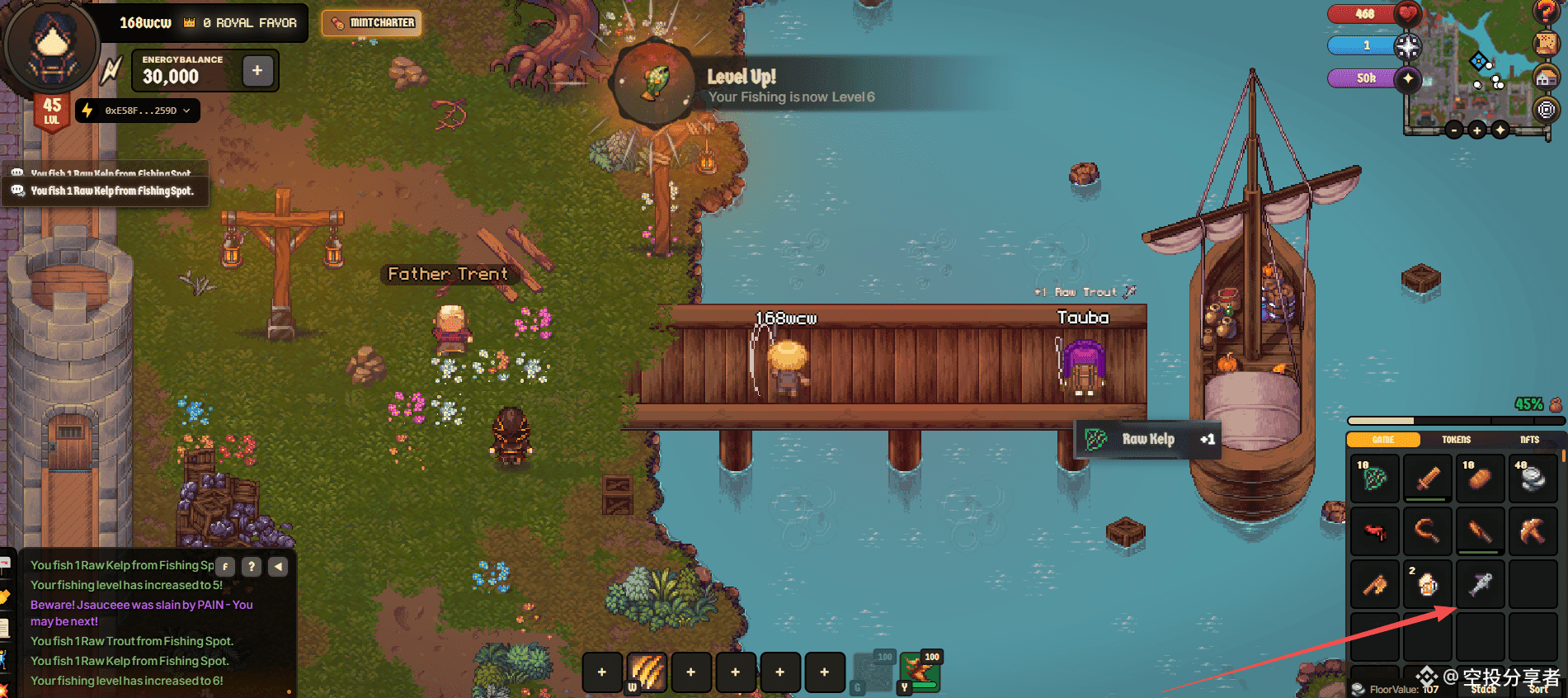The height and width of the screenshot is (698, 1568).
Task: Select the Game inventory tab
Action: pyautogui.click(x=1383, y=440)
